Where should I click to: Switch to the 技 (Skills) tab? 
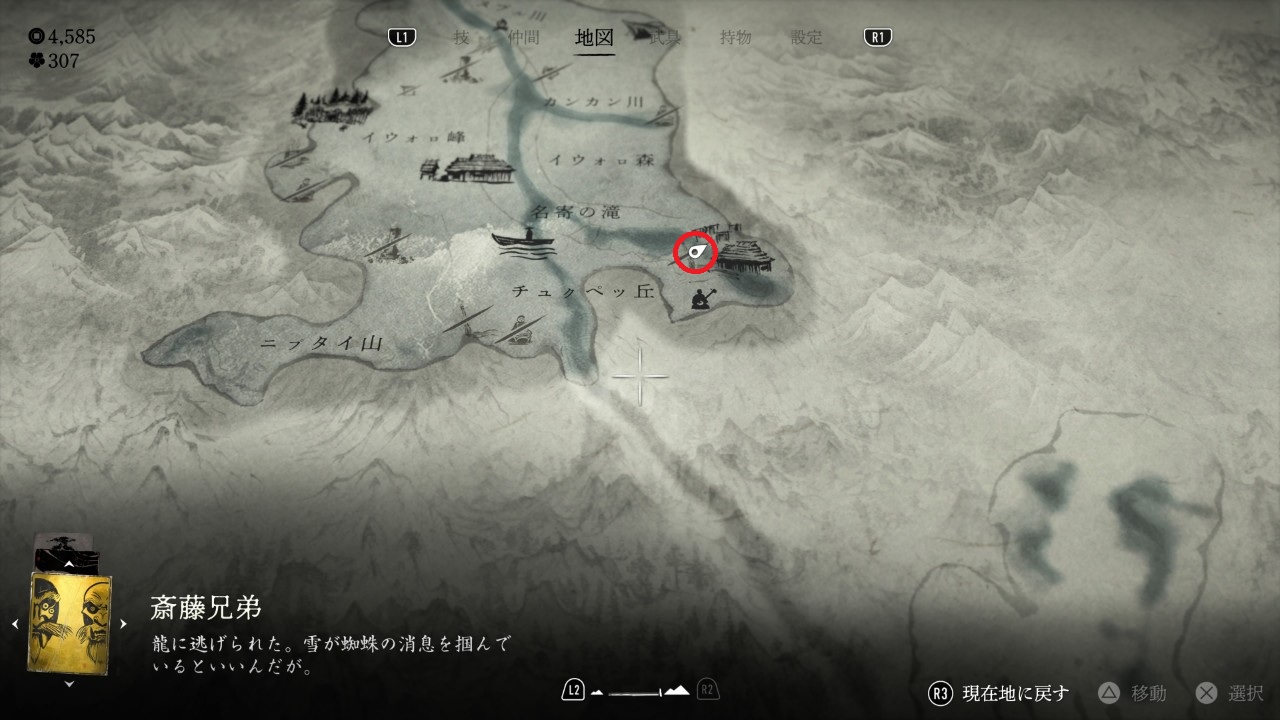(461, 38)
